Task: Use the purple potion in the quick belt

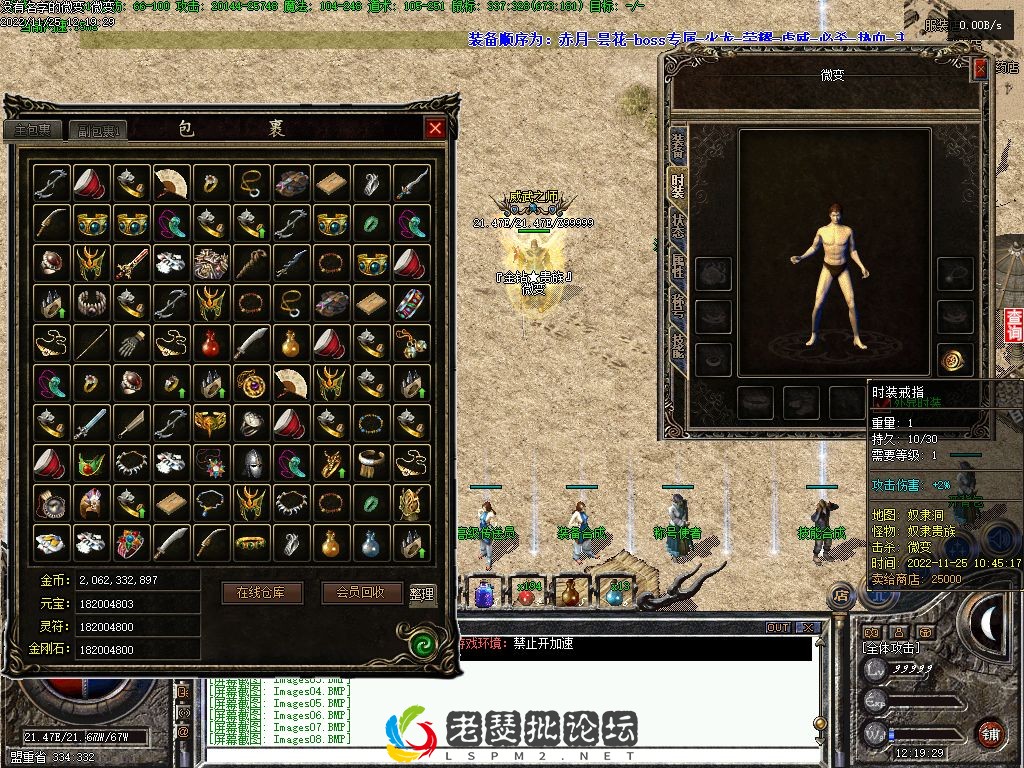Action: tap(484, 594)
